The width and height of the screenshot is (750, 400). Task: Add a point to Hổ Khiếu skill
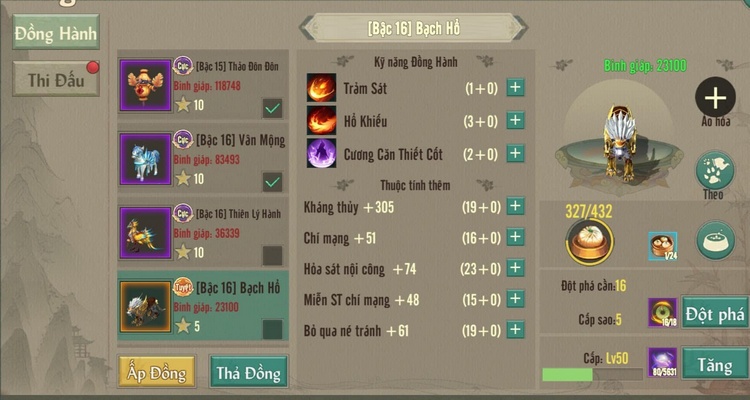(515, 121)
